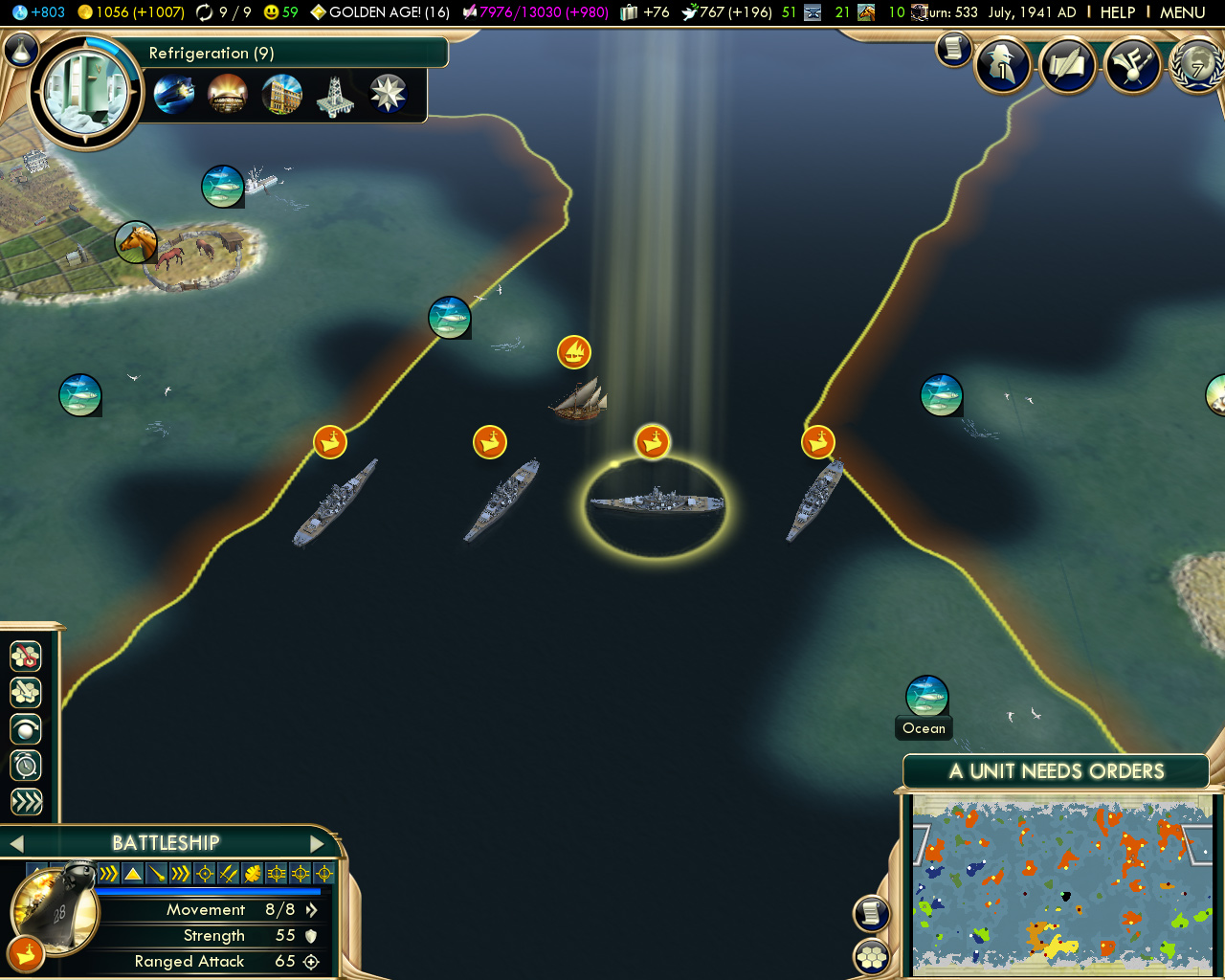
Task: Click the blue health bar in the unit panel
Action: tap(211, 891)
